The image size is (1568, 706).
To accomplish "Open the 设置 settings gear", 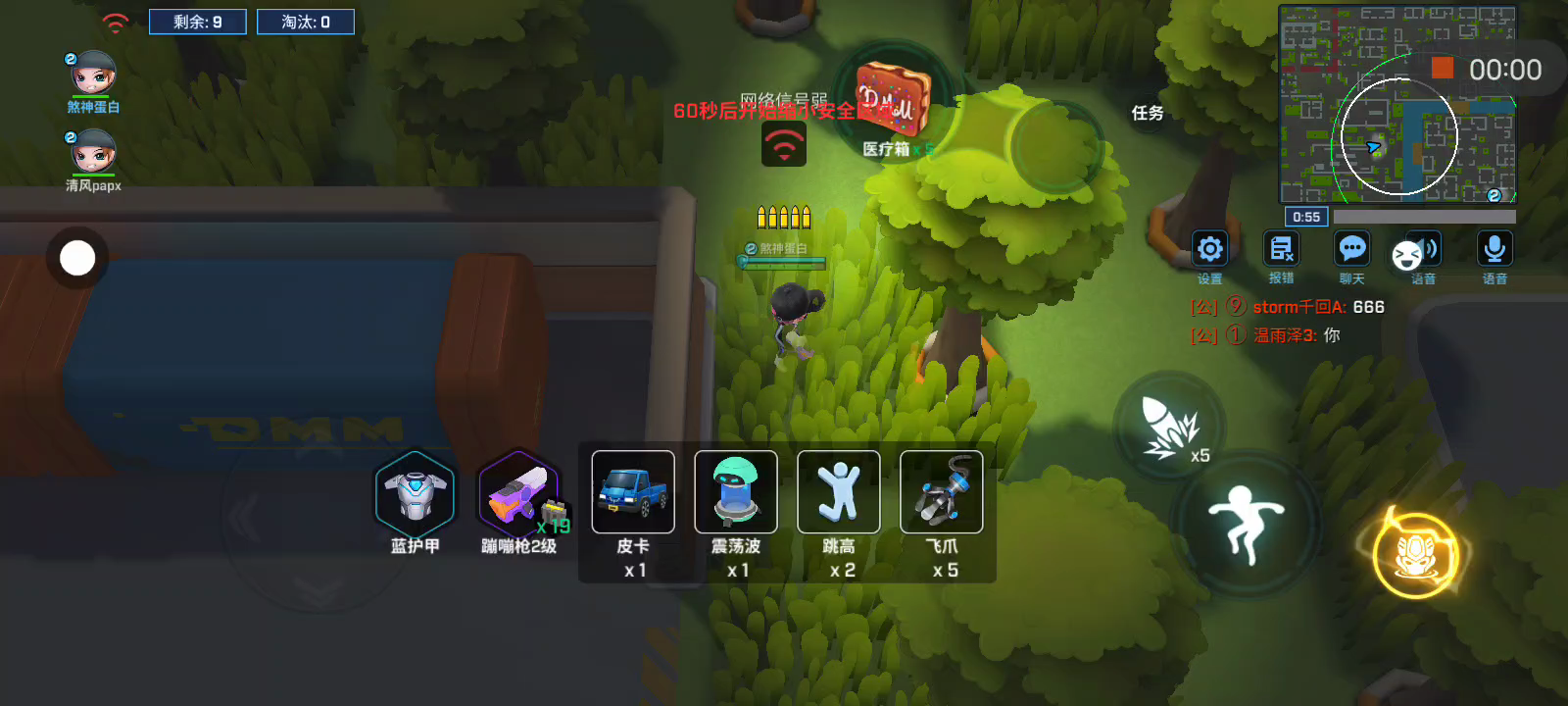I will (1210, 250).
